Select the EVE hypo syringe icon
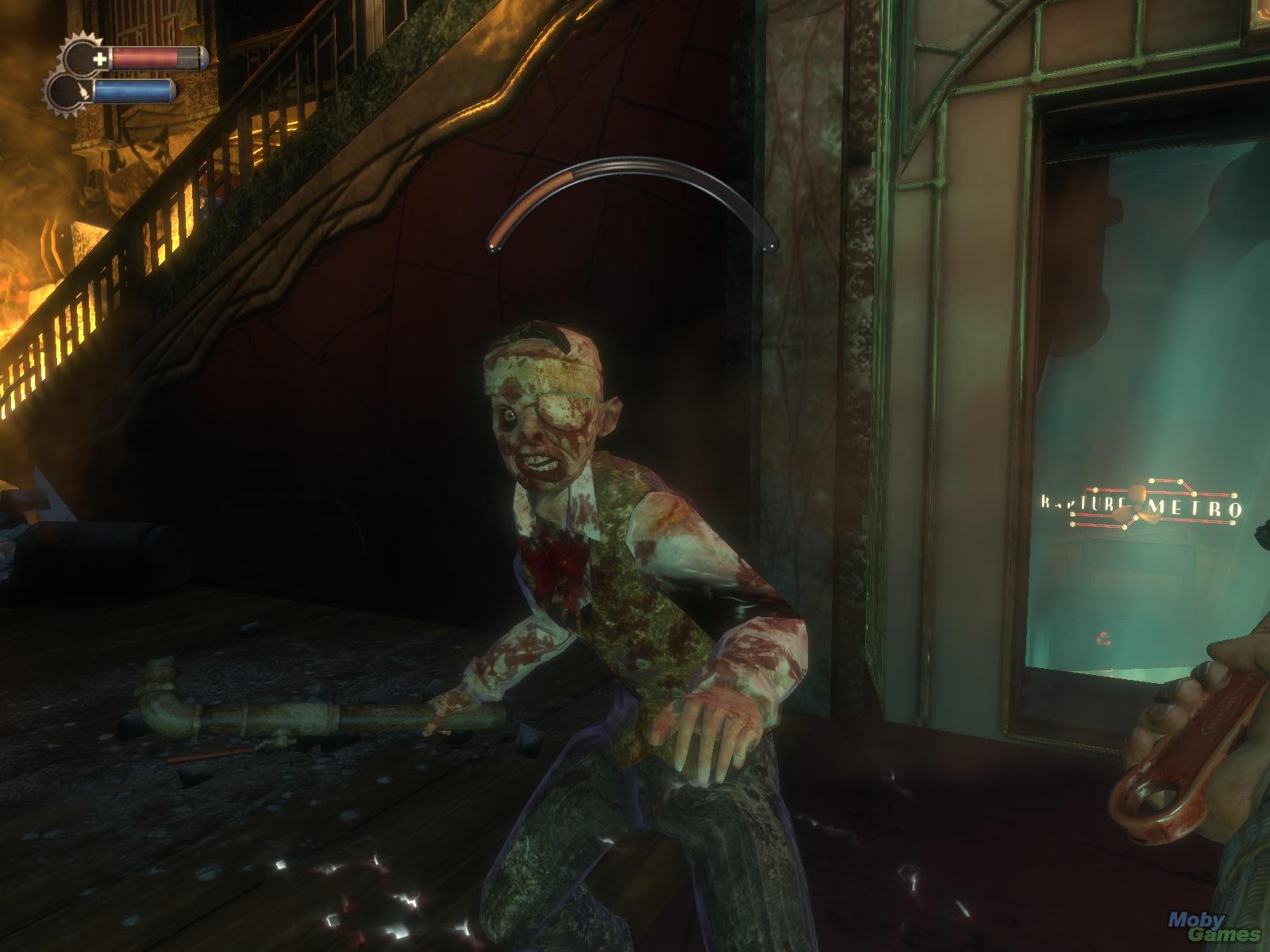Image resolution: width=1270 pixels, height=952 pixels. (82, 92)
